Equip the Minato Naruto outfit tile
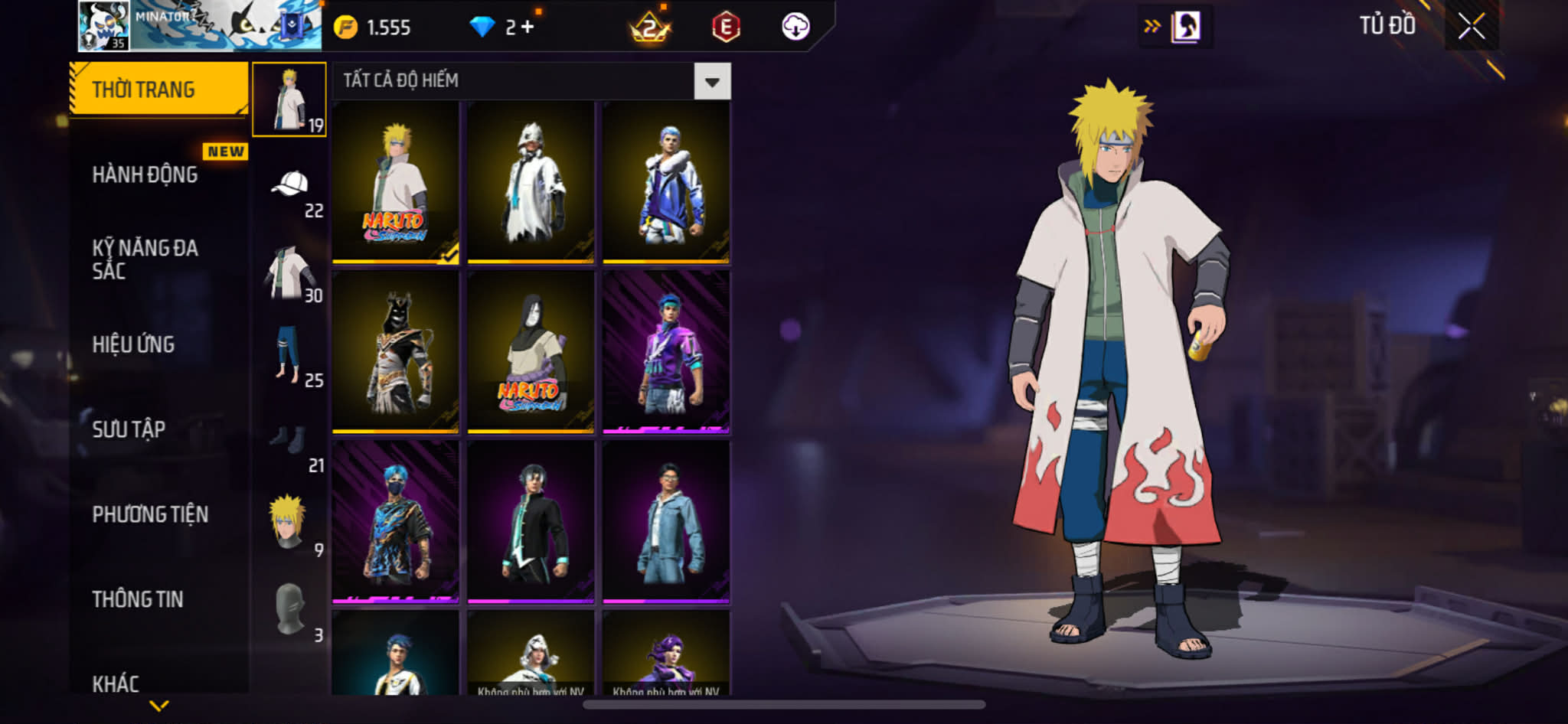 (395, 182)
